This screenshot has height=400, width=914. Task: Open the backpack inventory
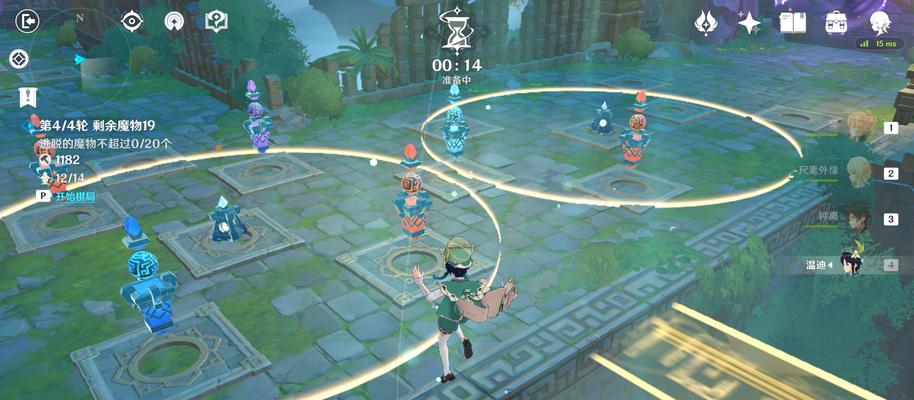click(x=836, y=22)
